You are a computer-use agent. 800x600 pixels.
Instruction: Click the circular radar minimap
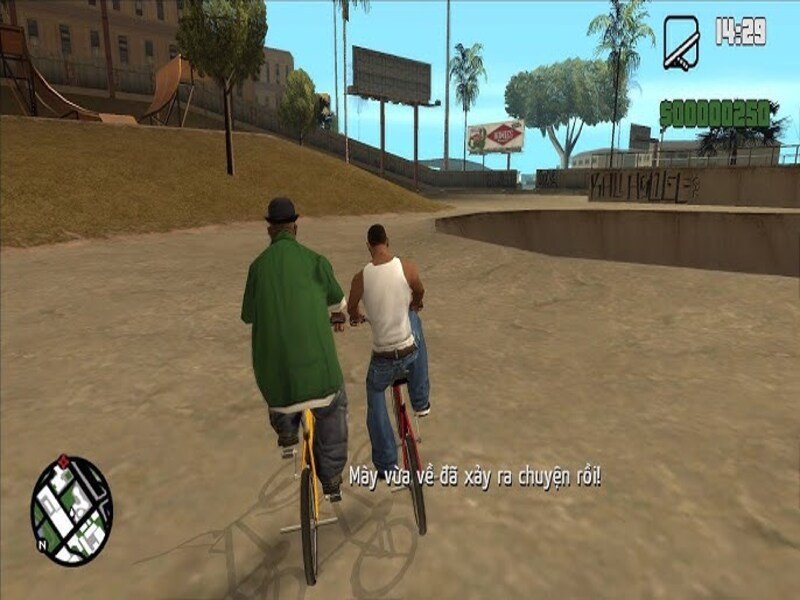coord(71,510)
